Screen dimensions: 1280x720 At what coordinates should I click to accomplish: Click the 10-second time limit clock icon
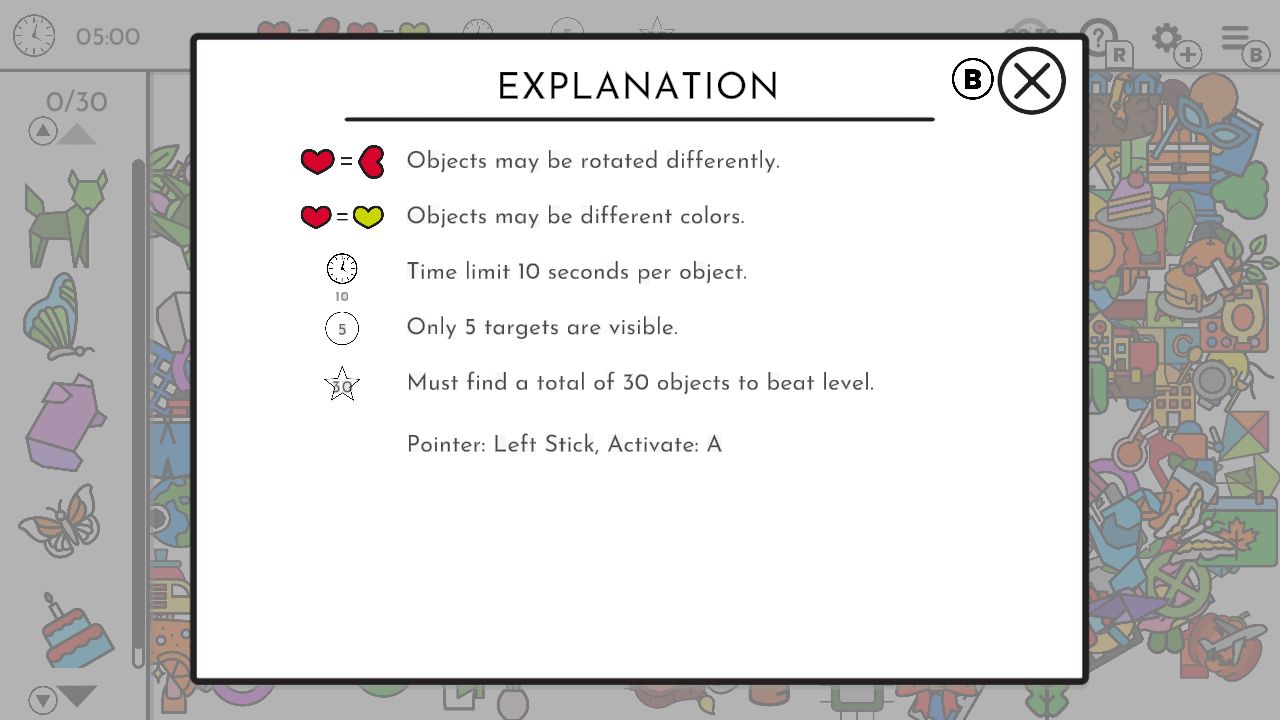click(341, 268)
